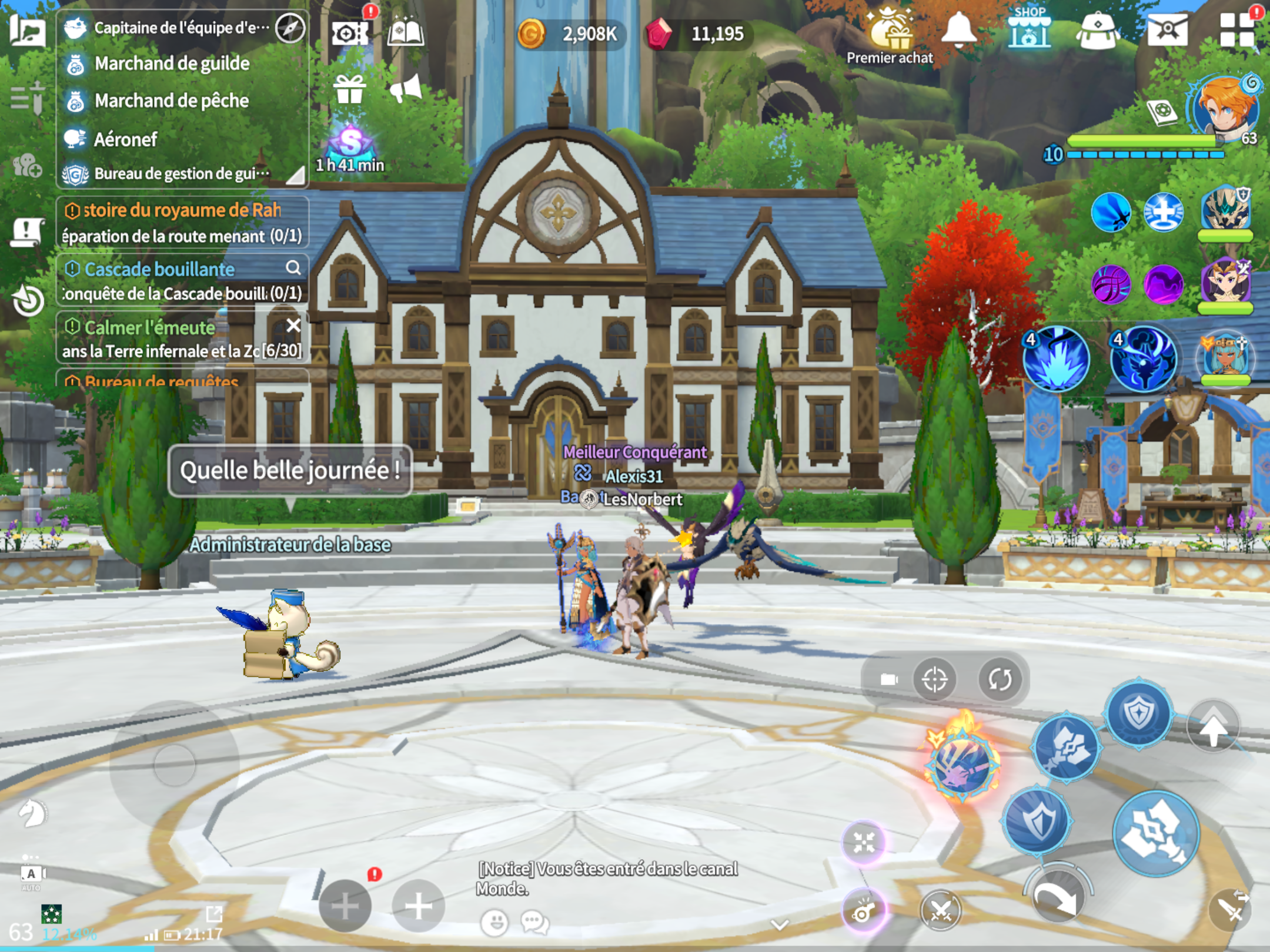
Task: Open the SHOP store icon
Action: (1029, 29)
